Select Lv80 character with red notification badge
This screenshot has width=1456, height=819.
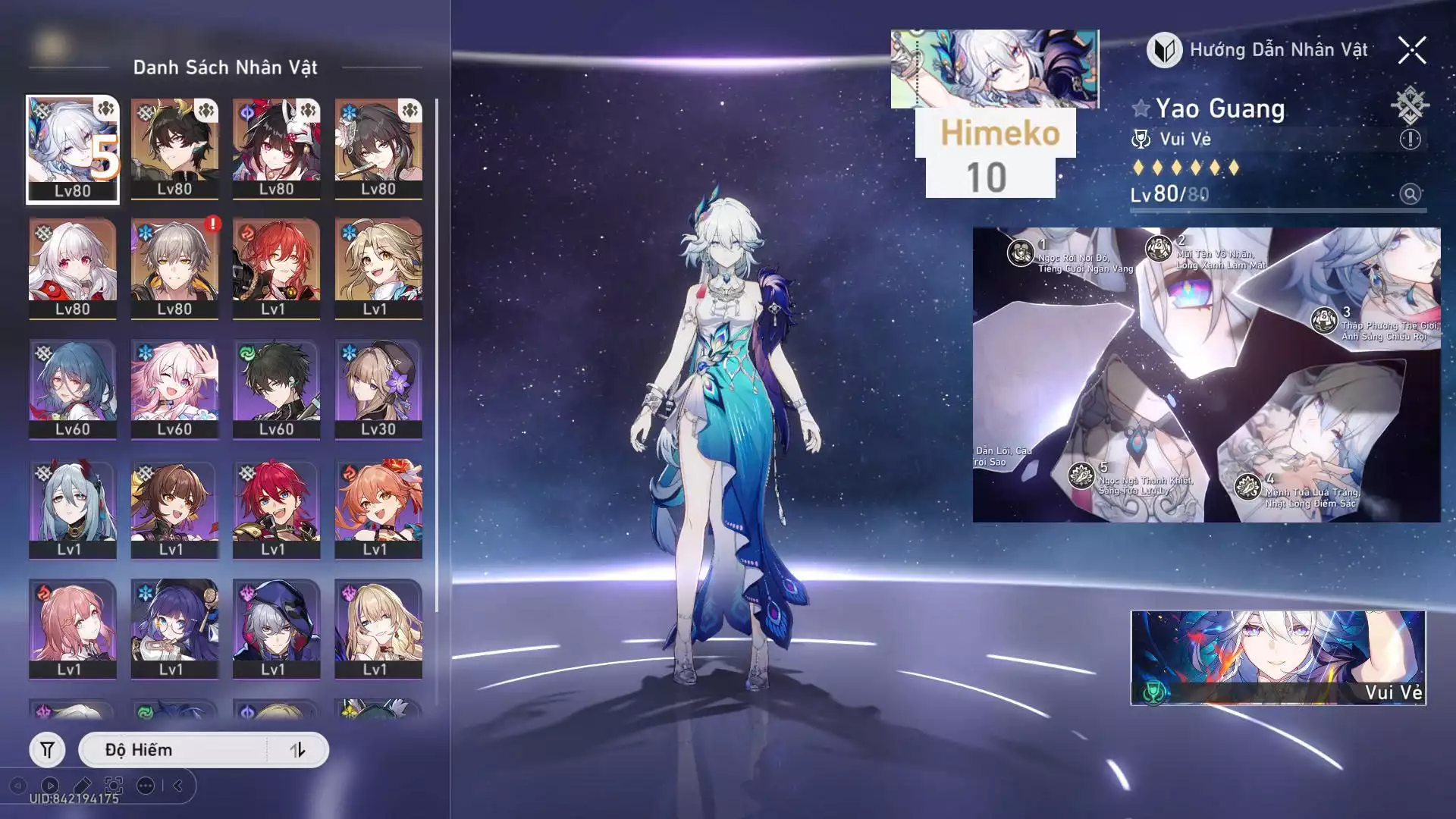(x=174, y=268)
